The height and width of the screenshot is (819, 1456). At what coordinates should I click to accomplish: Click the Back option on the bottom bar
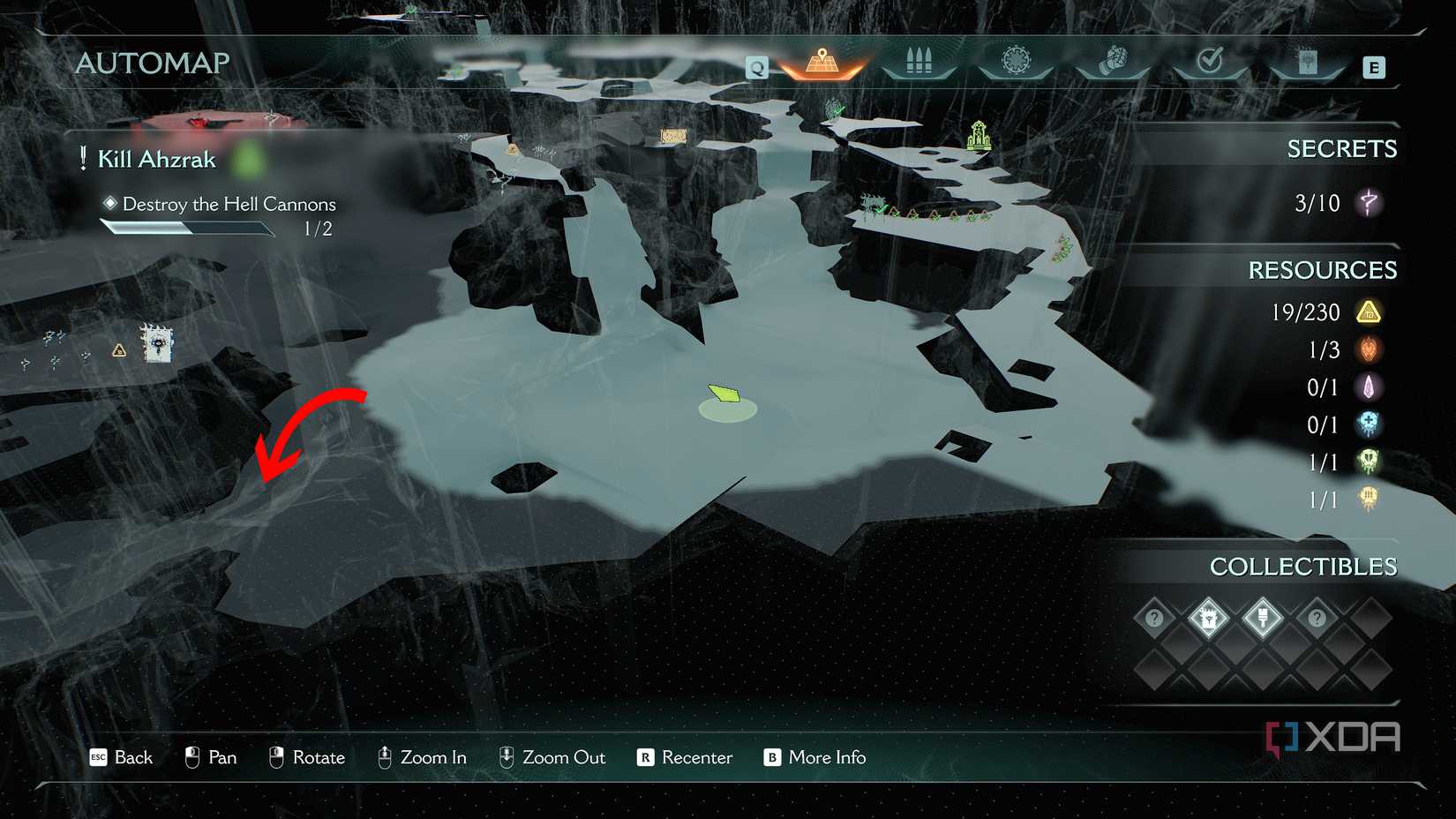[x=121, y=757]
